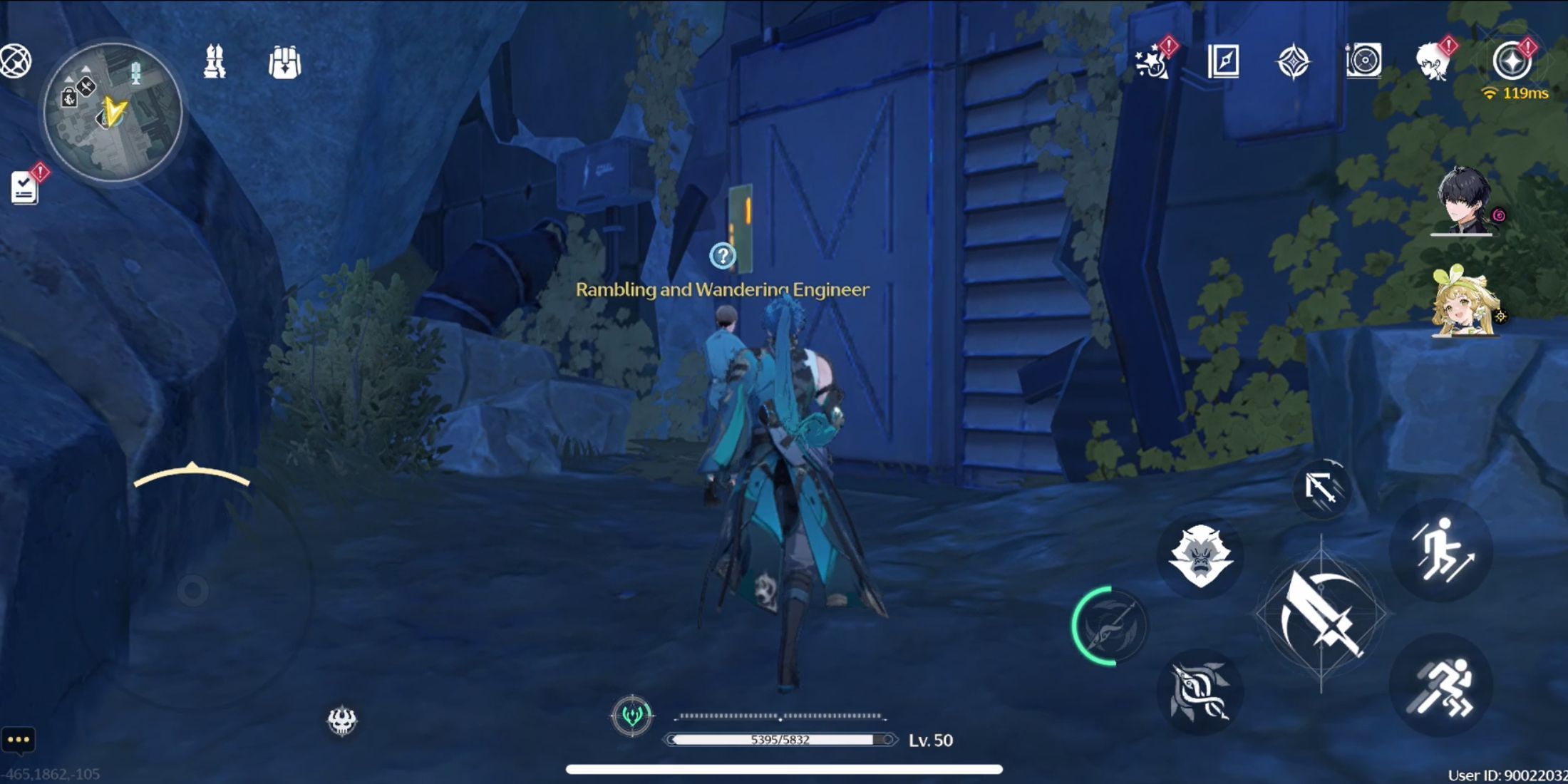This screenshot has height=784, width=1568.
Task: Trigger the swirling resonance skill button
Action: (1200, 690)
